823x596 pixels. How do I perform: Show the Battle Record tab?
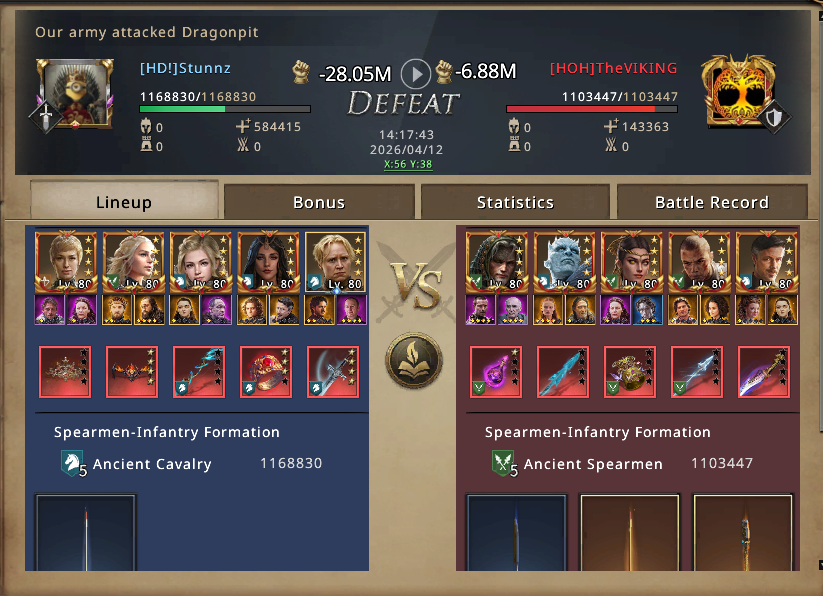click(711, 201)
